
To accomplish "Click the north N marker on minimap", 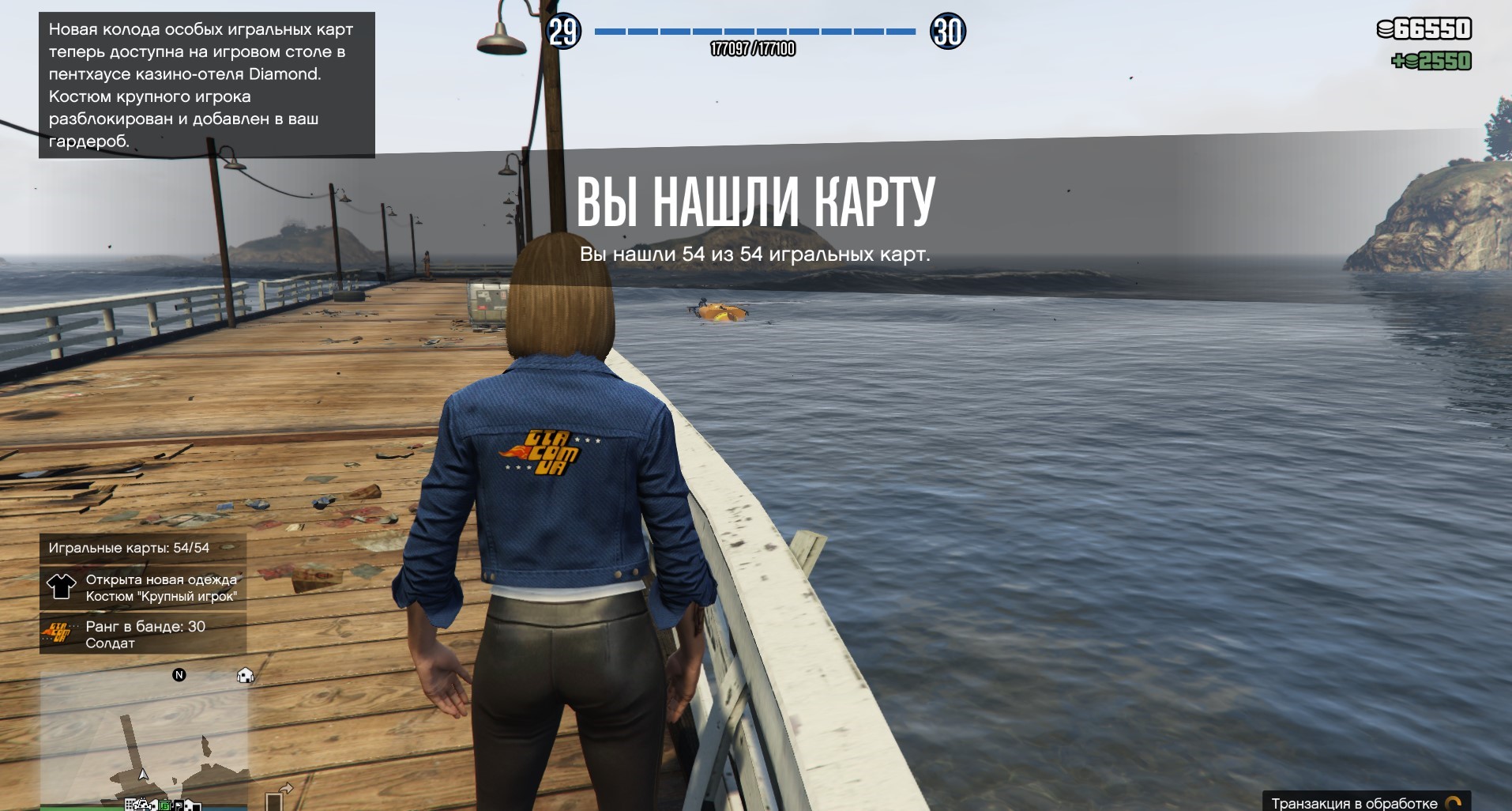I will (x=179, y=675).
